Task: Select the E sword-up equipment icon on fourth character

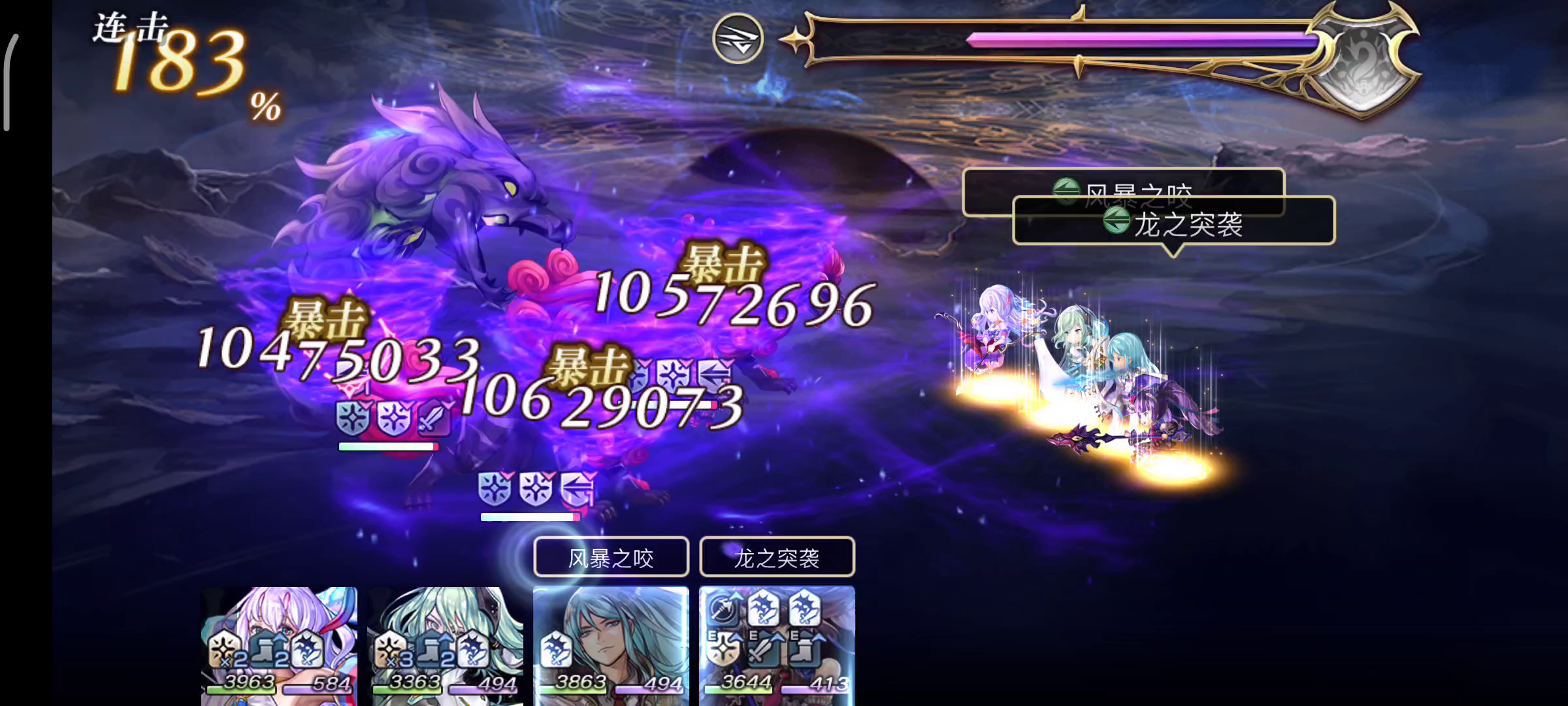Action: 764,648
